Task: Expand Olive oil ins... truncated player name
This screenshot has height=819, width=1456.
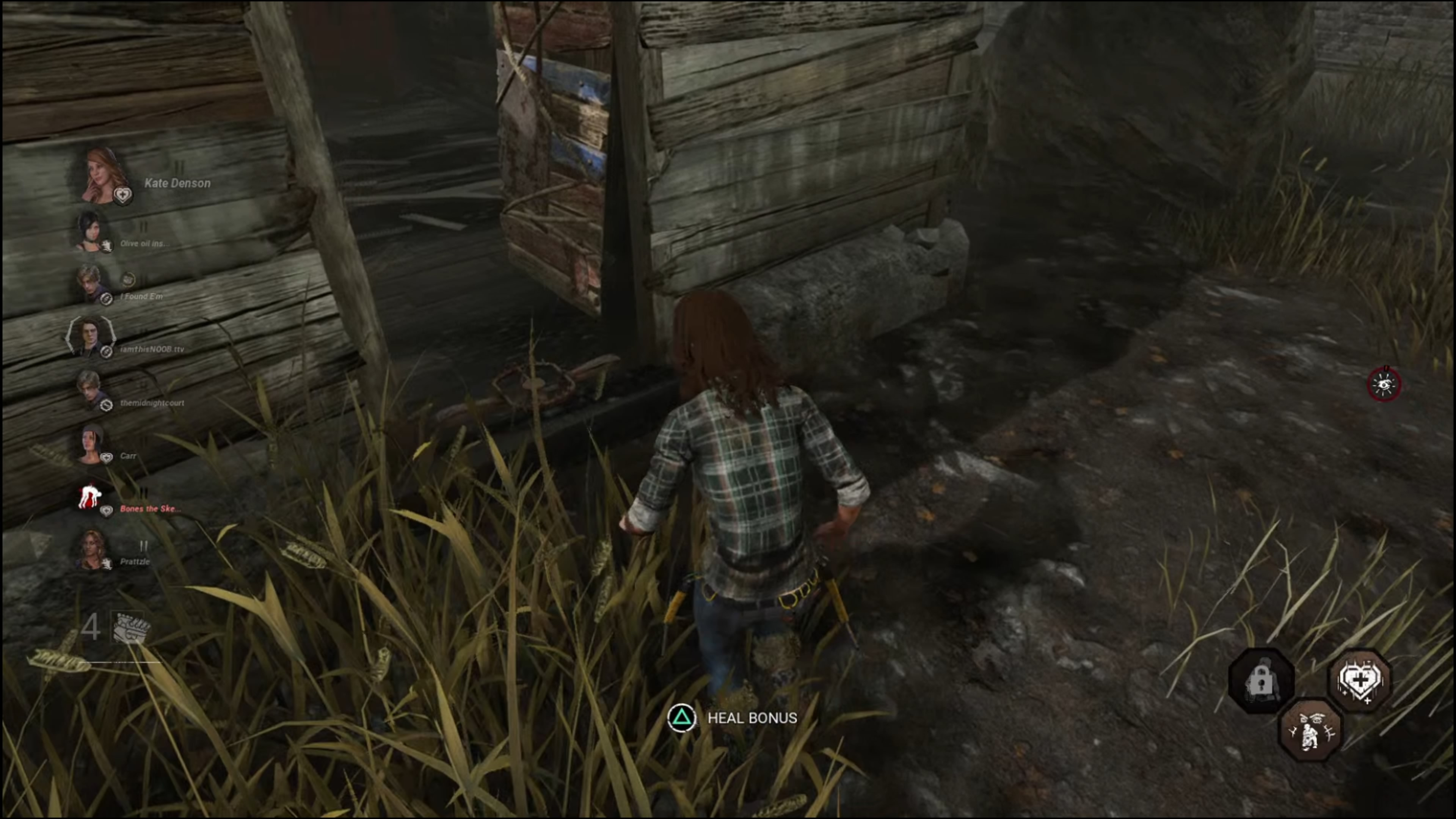Action: click(x=146, y=243)
